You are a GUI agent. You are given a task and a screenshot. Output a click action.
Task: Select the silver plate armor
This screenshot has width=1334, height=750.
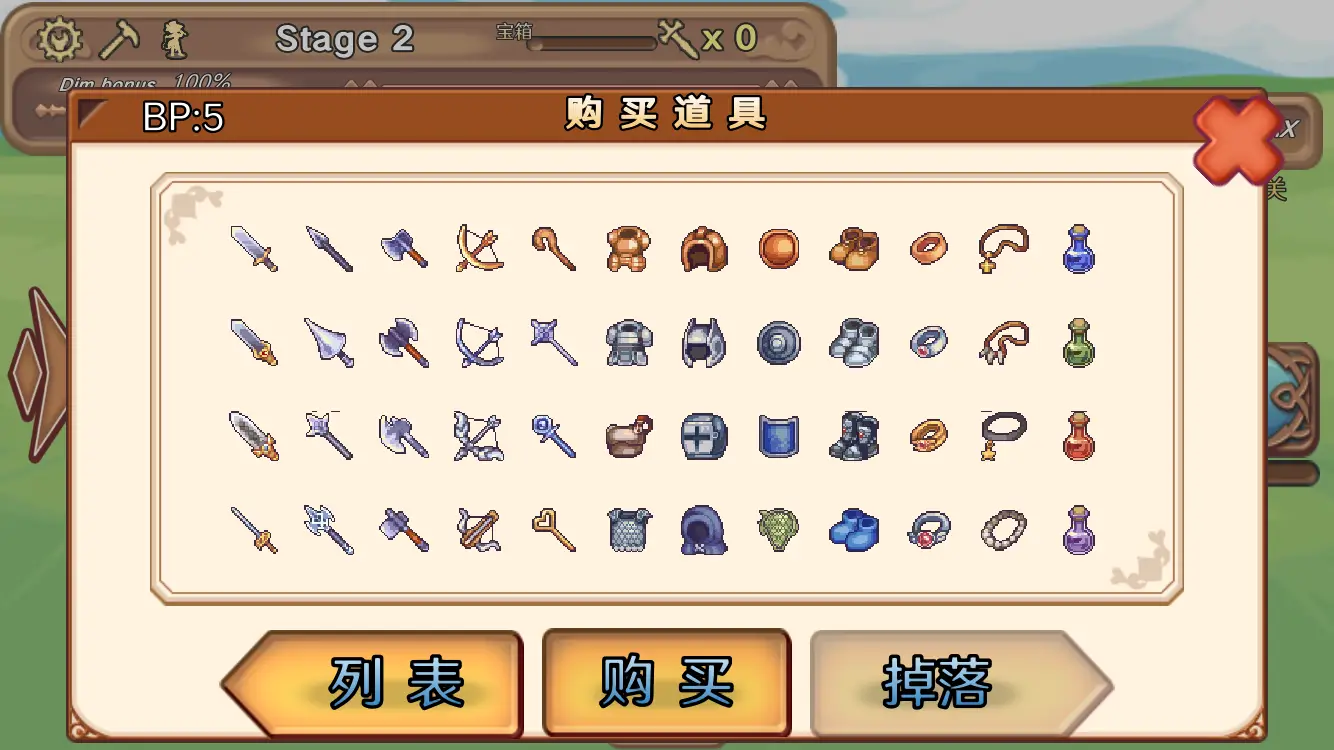(x=628, y=342)
